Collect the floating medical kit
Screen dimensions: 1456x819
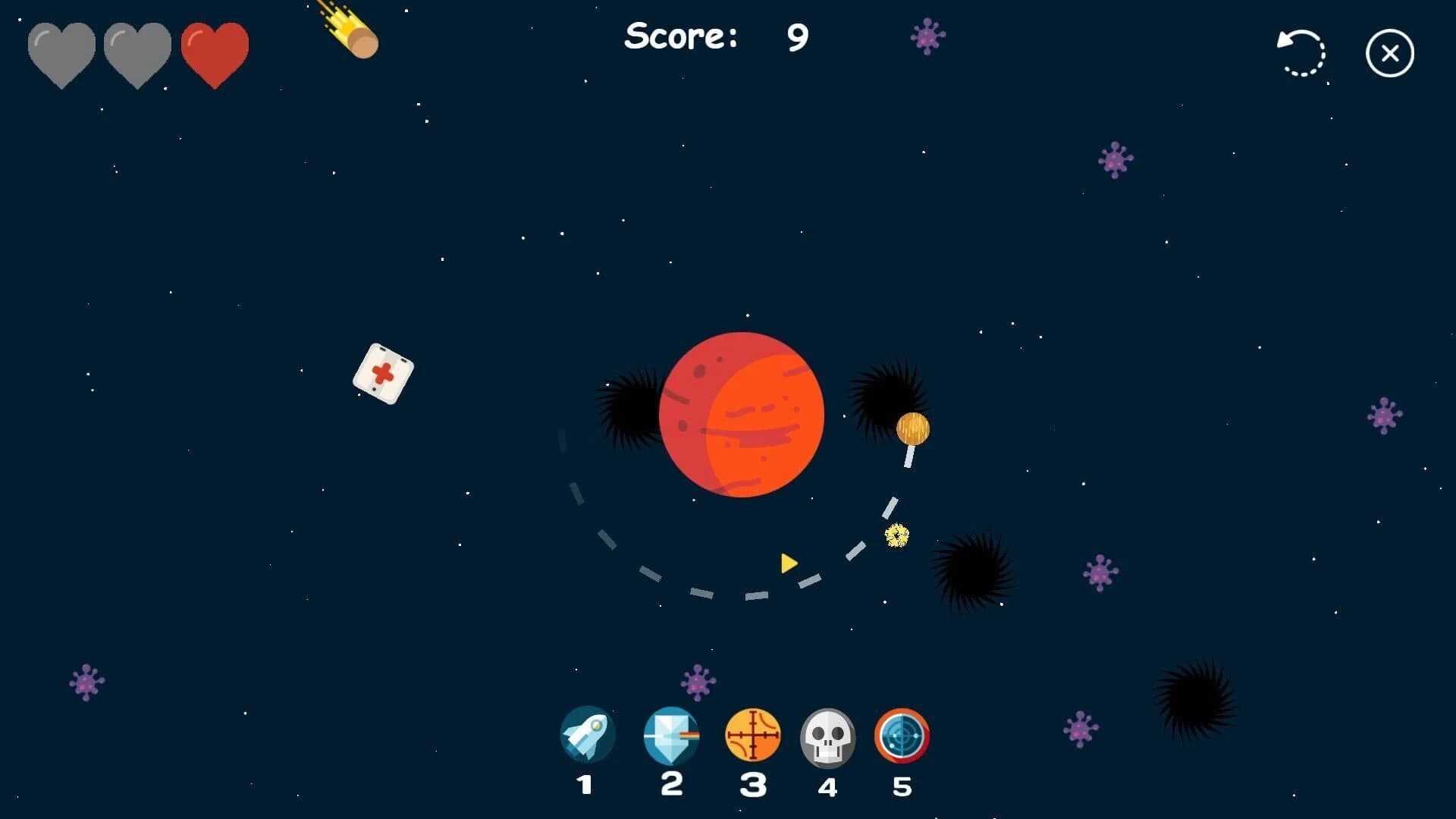384,372
